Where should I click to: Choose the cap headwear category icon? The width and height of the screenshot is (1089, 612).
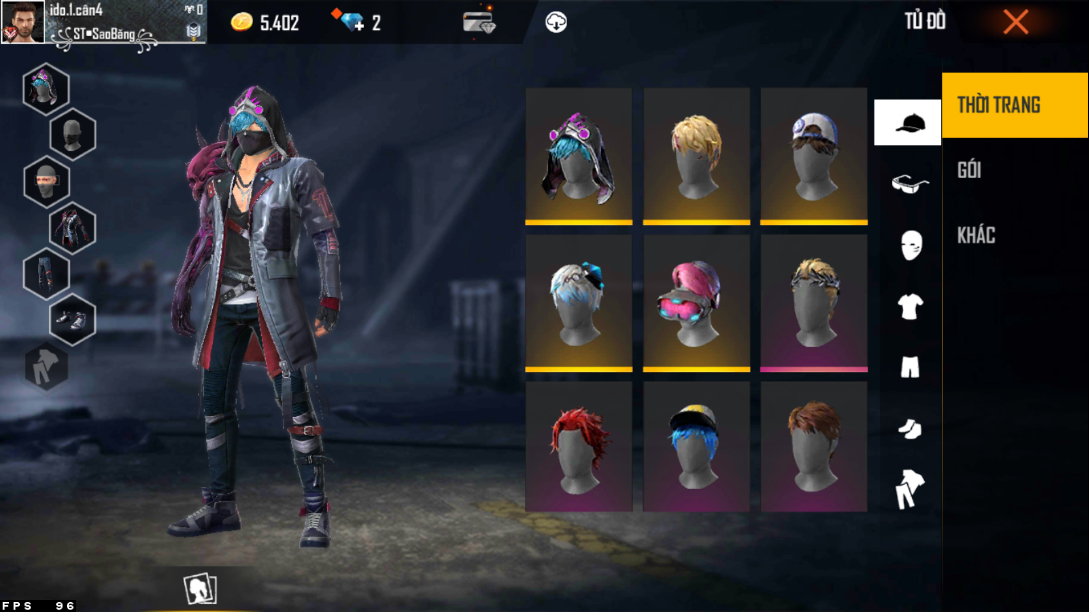[908, 123]
